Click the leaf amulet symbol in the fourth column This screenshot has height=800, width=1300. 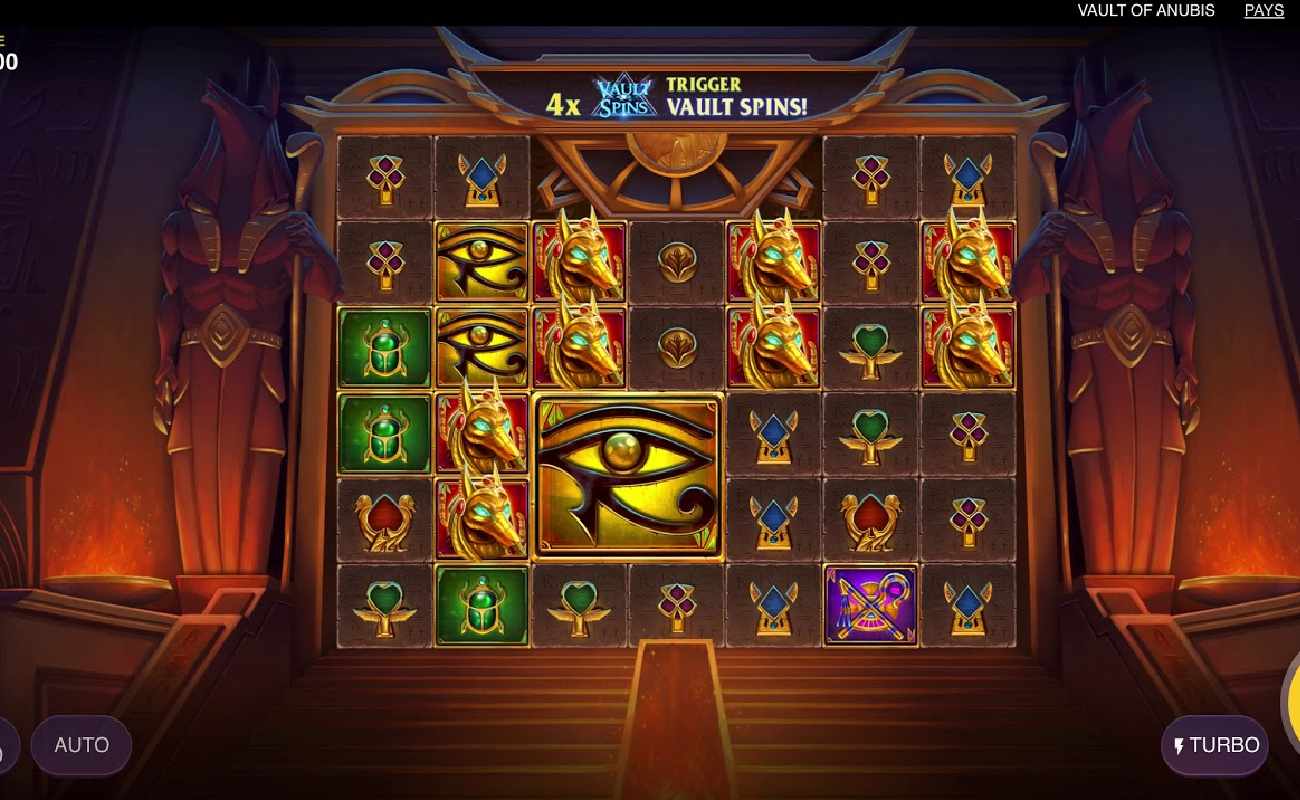click(x=675, y=263)
